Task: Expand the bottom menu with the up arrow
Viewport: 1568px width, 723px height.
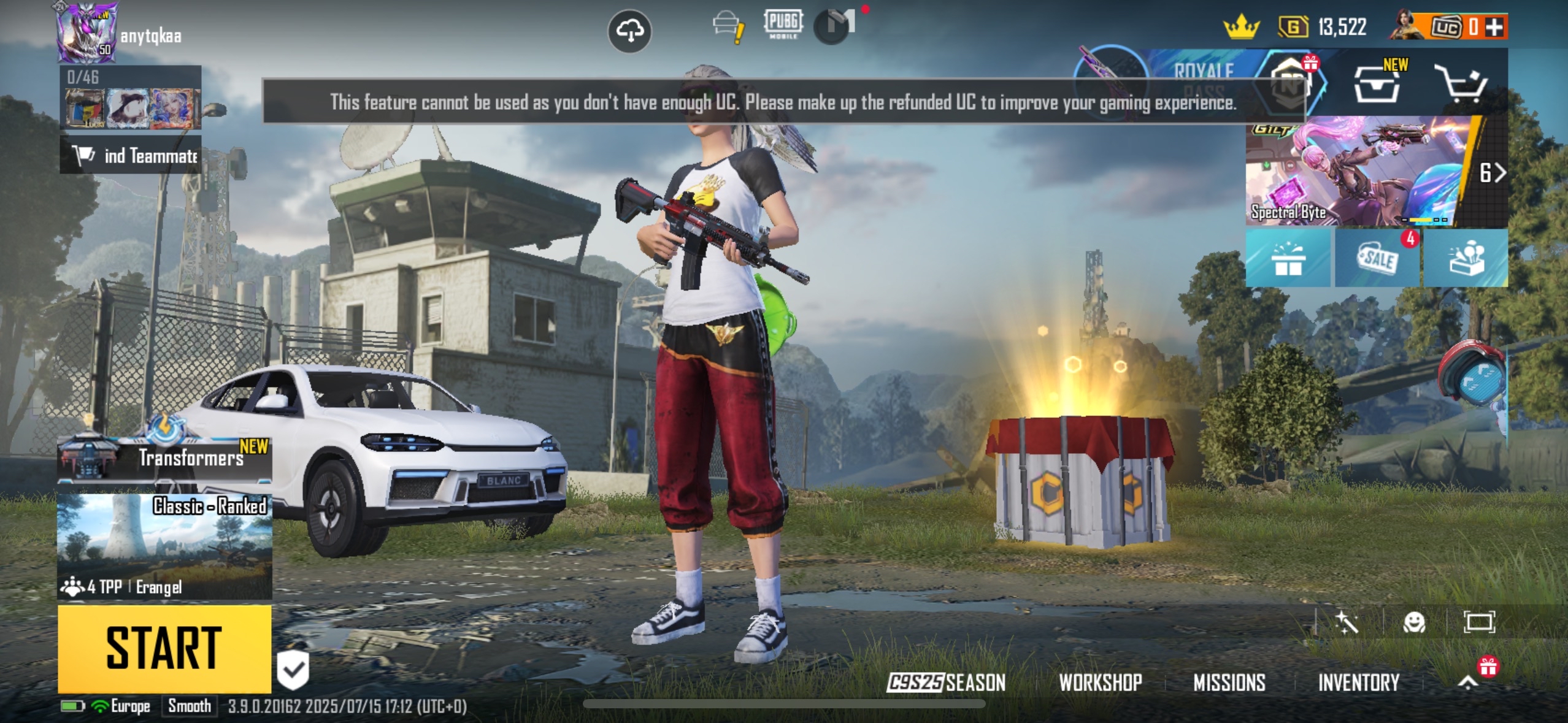Action: click(x=1468, y=682)
